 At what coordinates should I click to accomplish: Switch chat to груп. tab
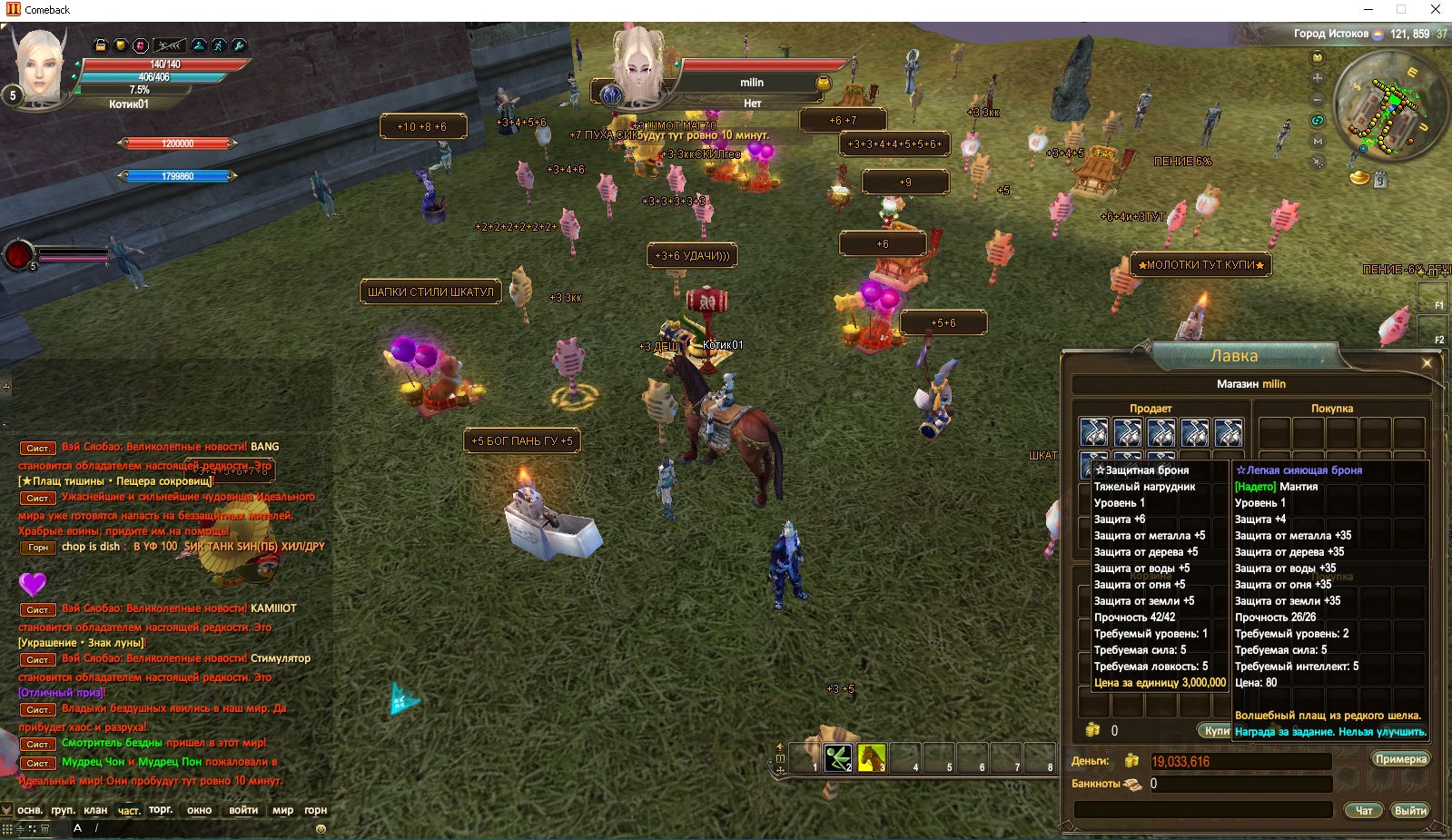[63, 810]
